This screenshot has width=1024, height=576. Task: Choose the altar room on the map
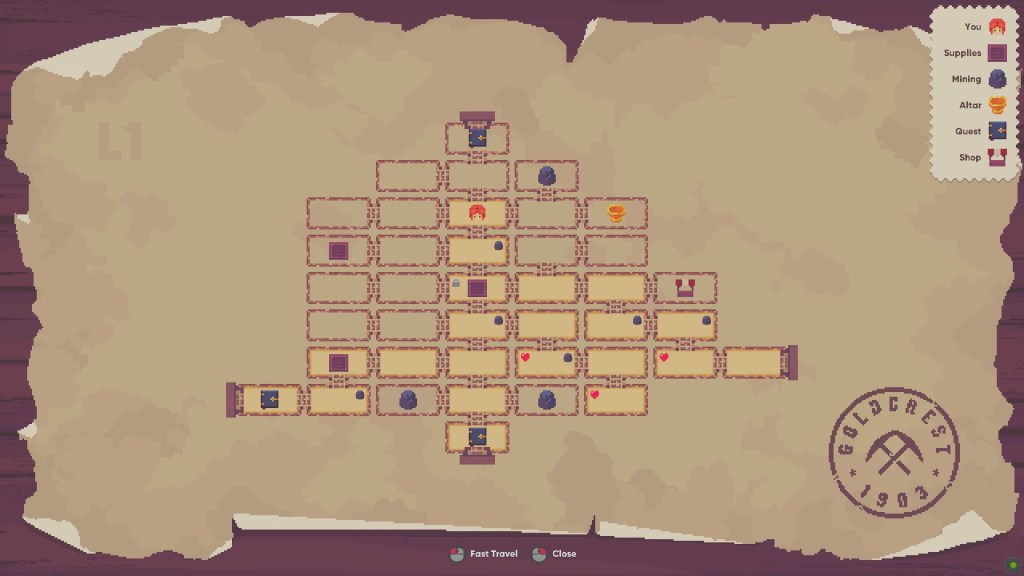(616, 213)
